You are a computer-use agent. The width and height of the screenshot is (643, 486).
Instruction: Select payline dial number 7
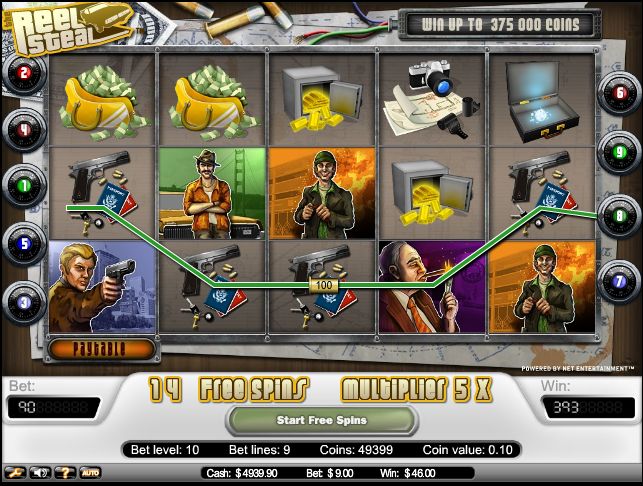619,281
